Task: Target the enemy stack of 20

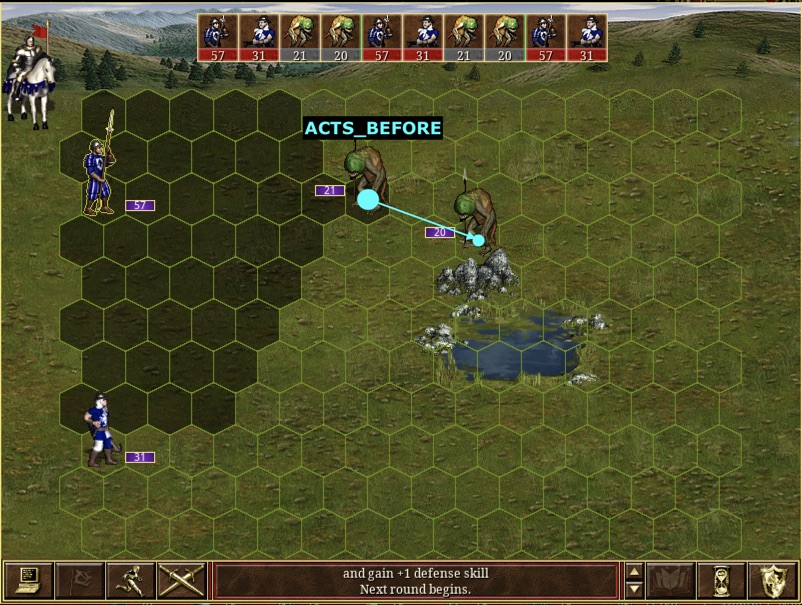Action: click(x=476, y=215)
